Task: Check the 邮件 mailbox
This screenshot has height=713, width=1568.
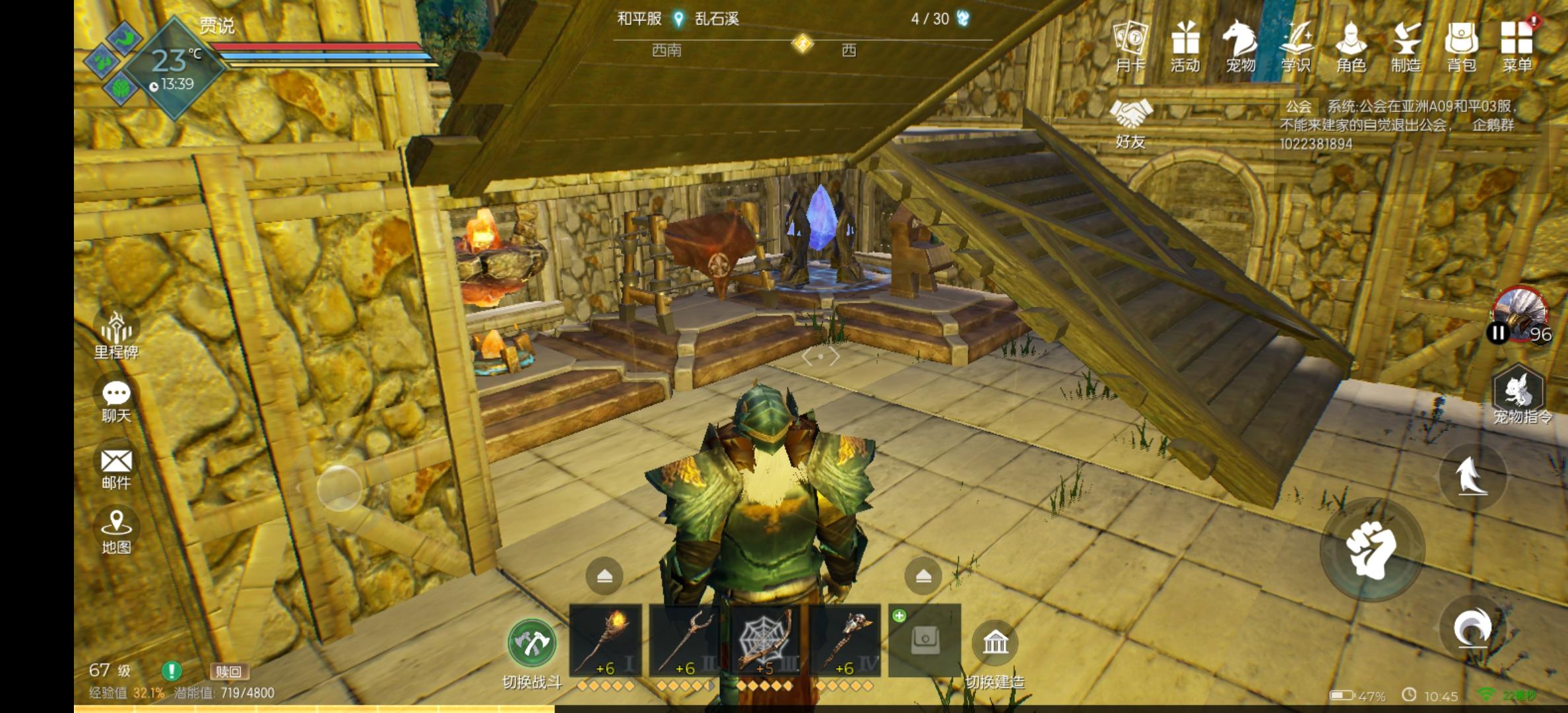Action: point(116,467)
